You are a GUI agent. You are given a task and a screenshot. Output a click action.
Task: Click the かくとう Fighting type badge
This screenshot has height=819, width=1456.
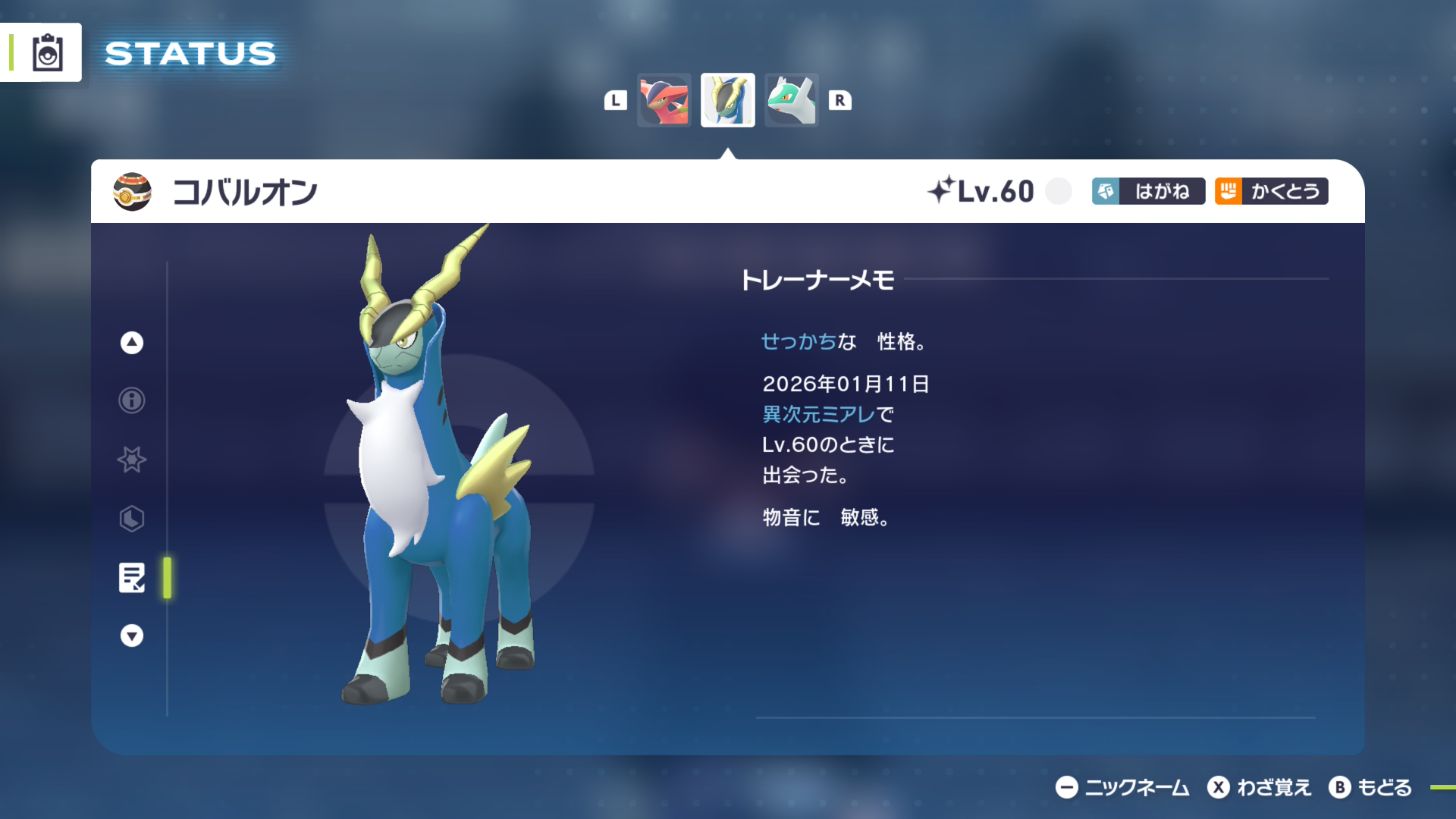point(1271,191)
